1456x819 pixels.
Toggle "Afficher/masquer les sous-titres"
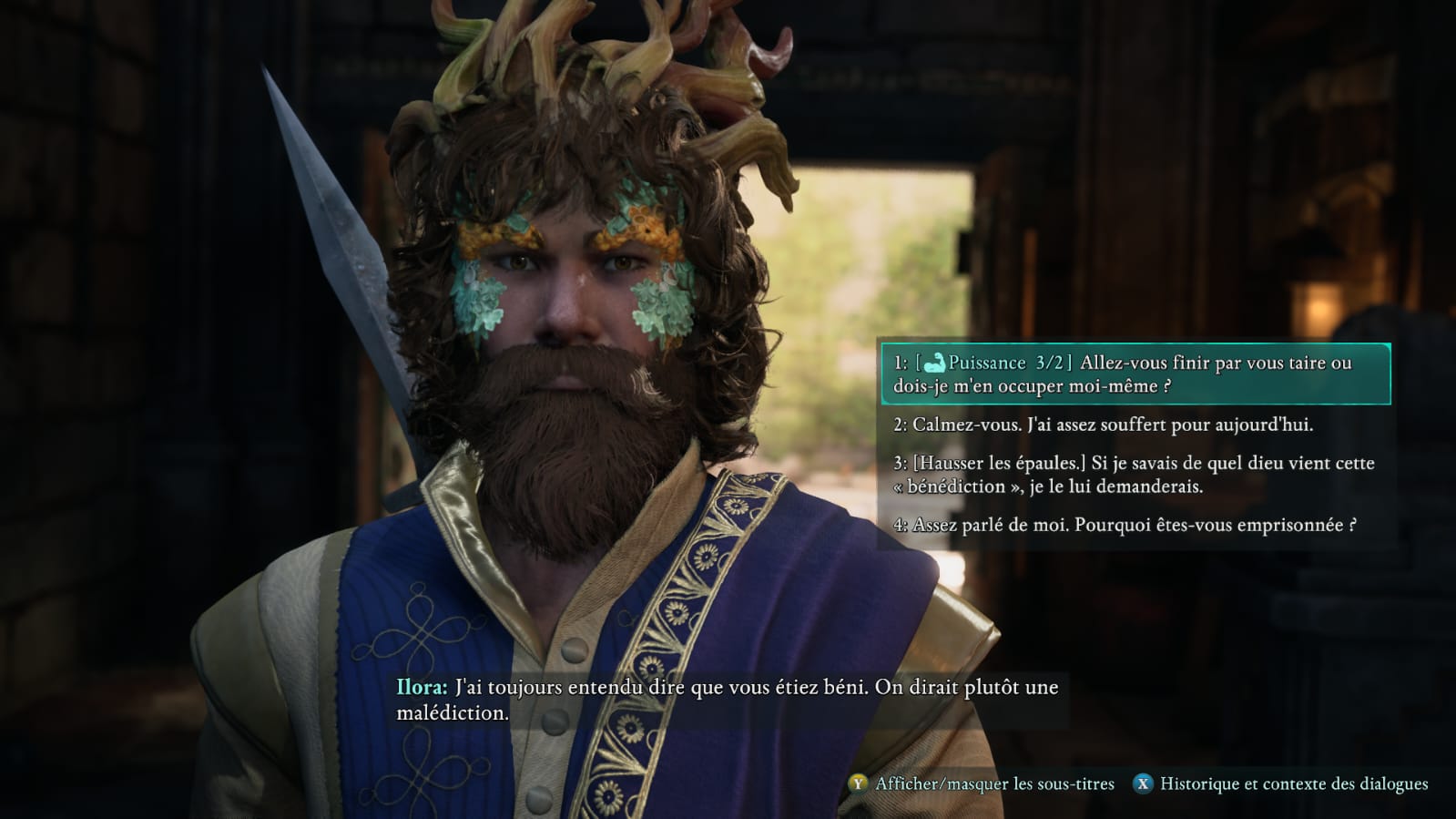click(982, 784)
